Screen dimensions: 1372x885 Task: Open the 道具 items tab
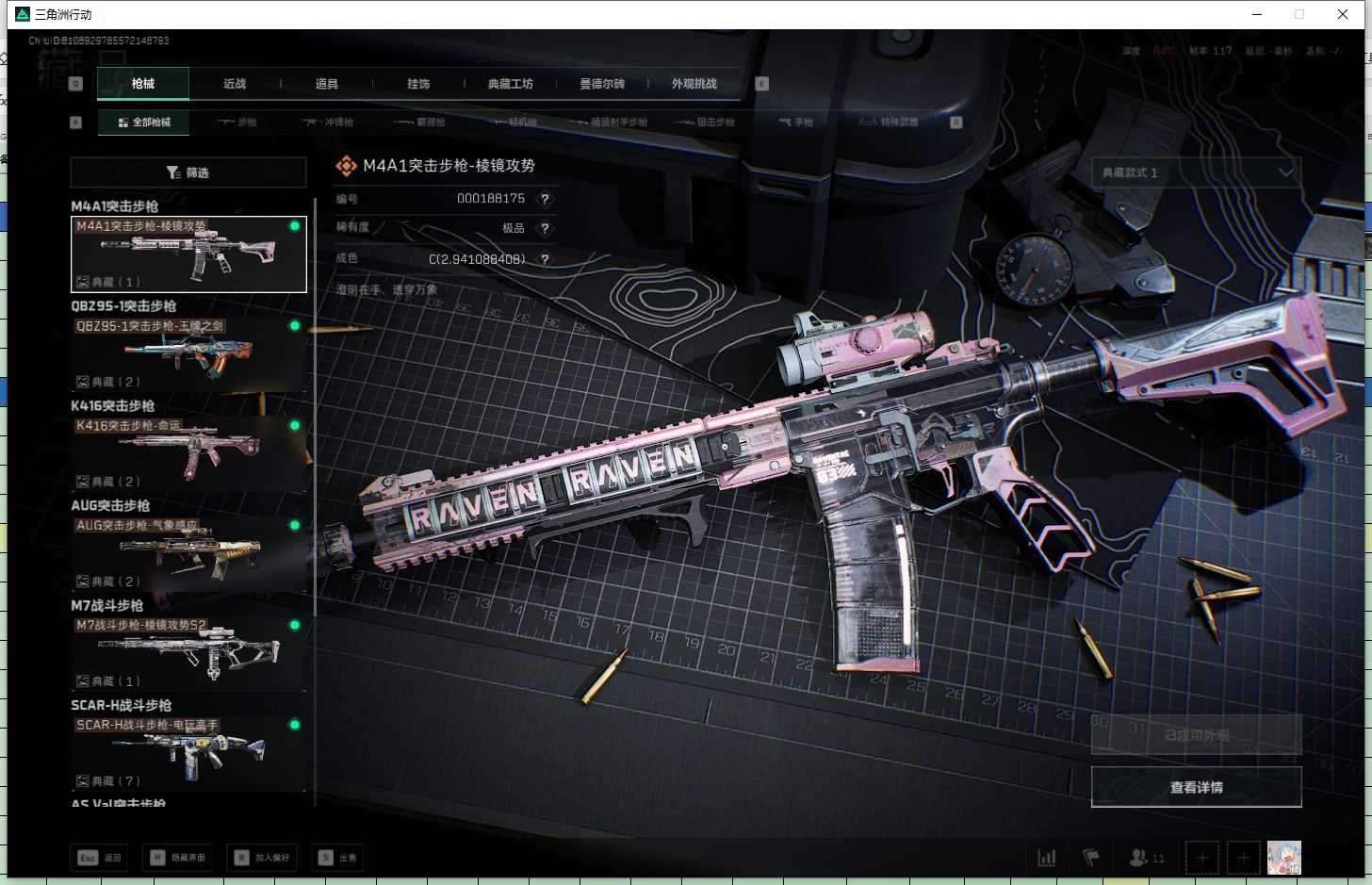[x=326, y=84]
